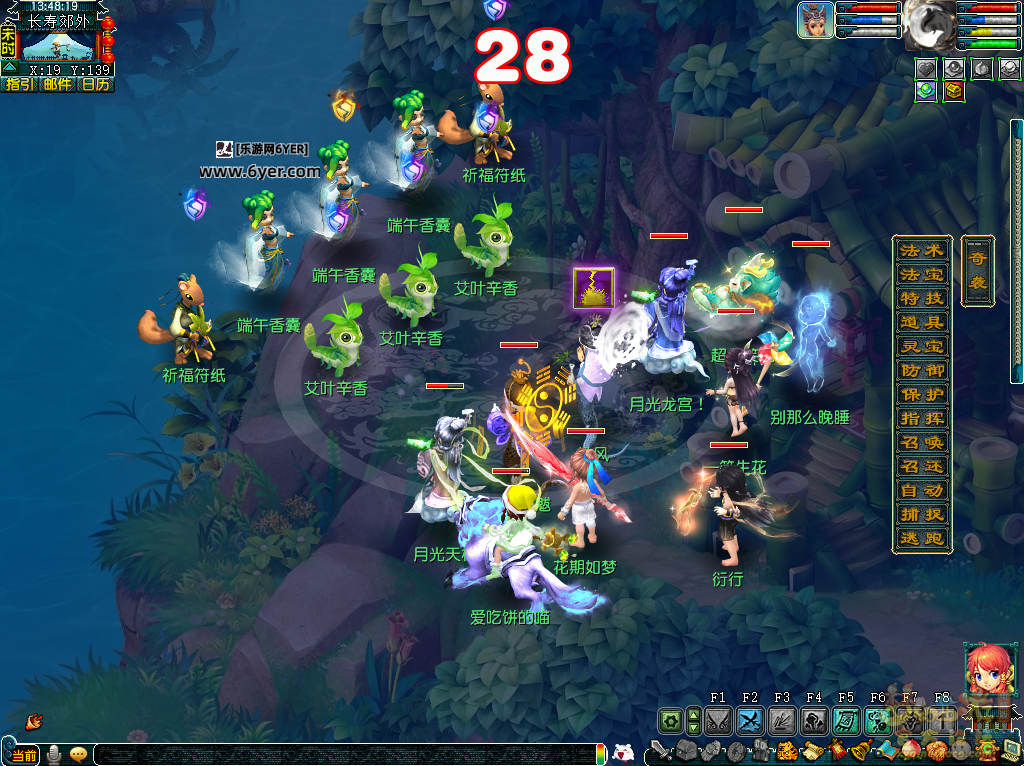Click the 长寿郊外 minimap picture
The image size is (1024, 766).
[x=58, y=46]
